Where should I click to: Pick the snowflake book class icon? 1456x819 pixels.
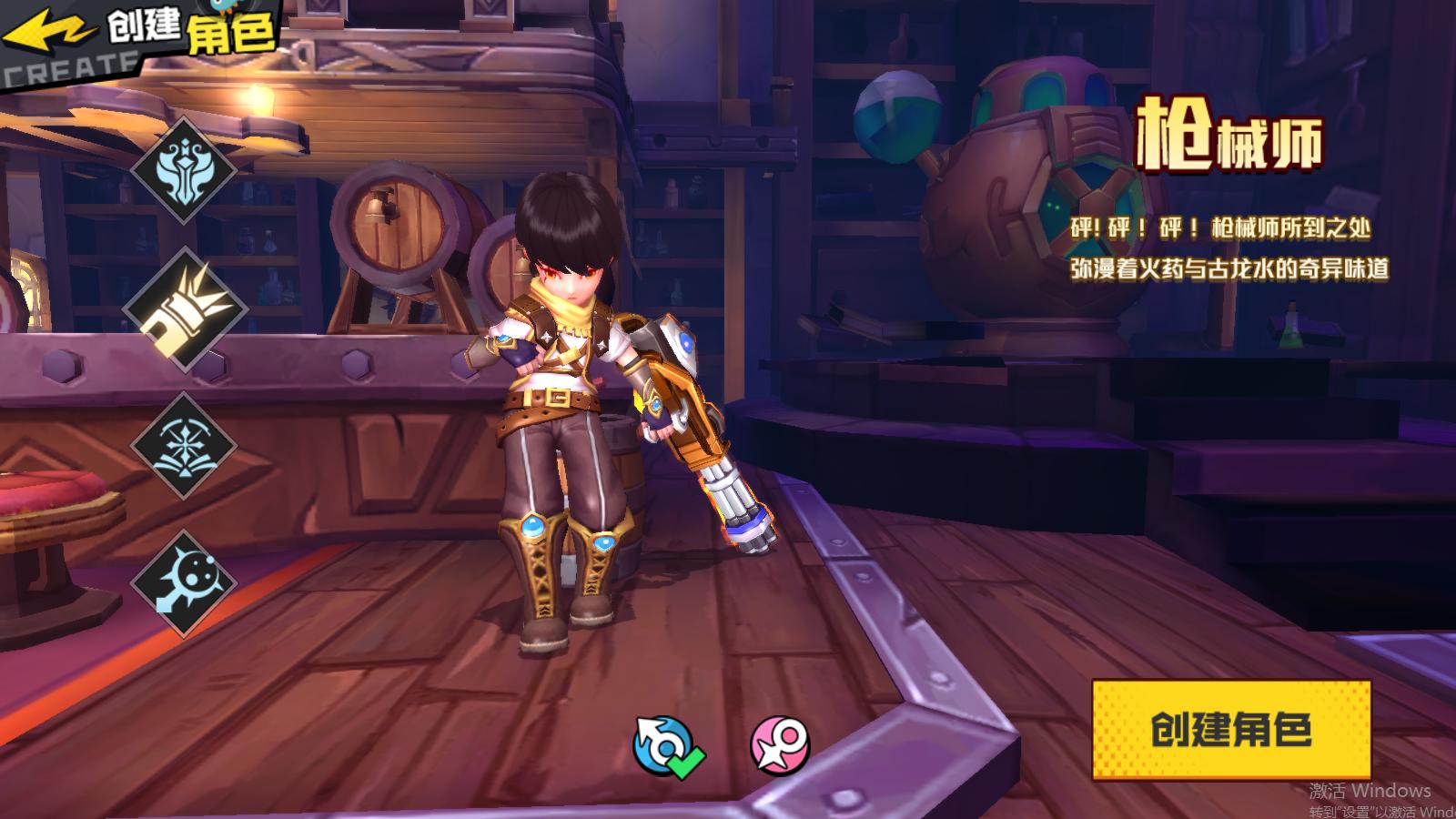(x=185, y=446)
